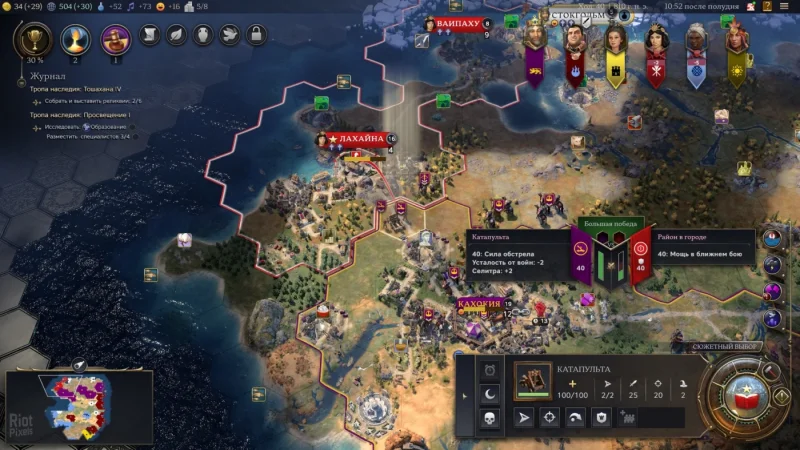The image size is (800, 450).
Task: Open the tech tree flame icon
Action: click(74, 38)
